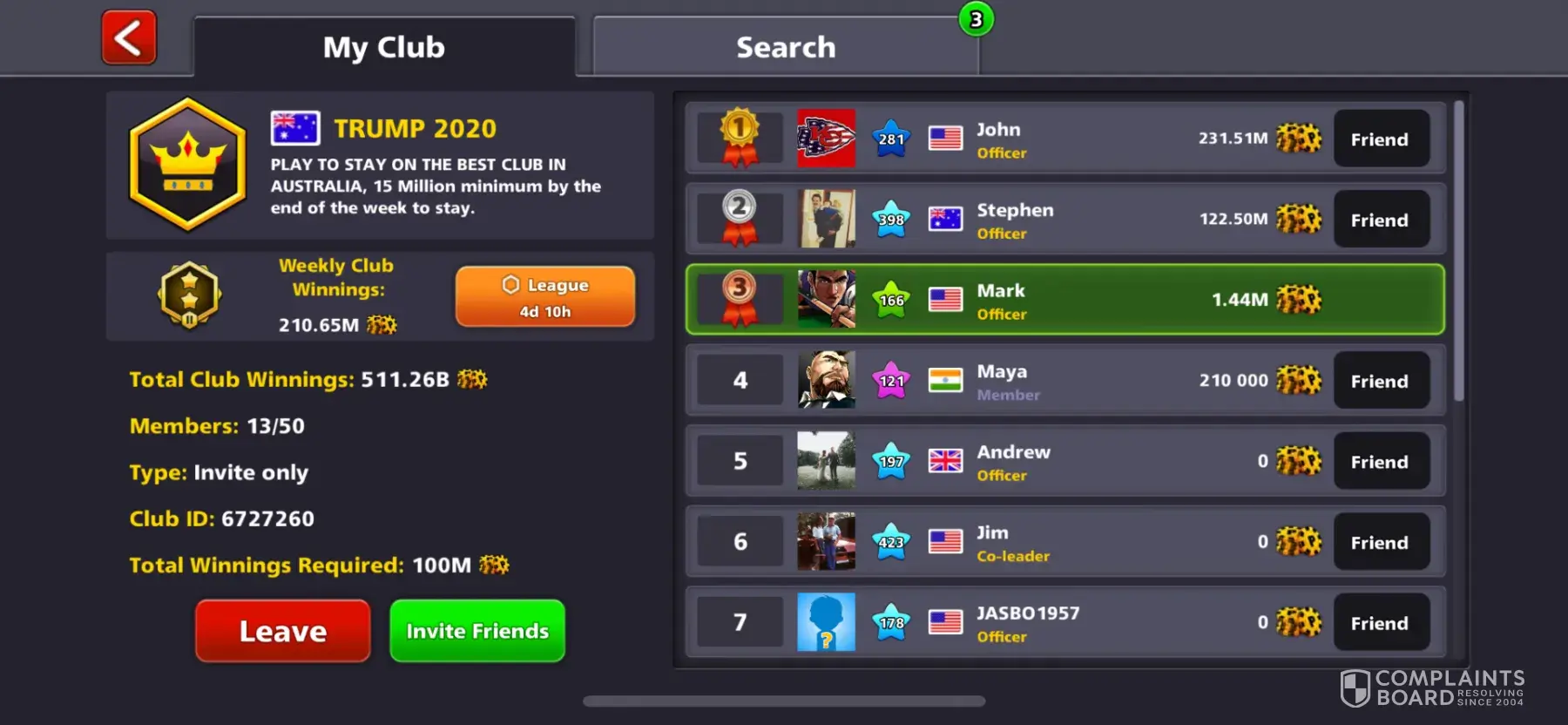Click the Friend button next to John

click(x=1380, y=139)
